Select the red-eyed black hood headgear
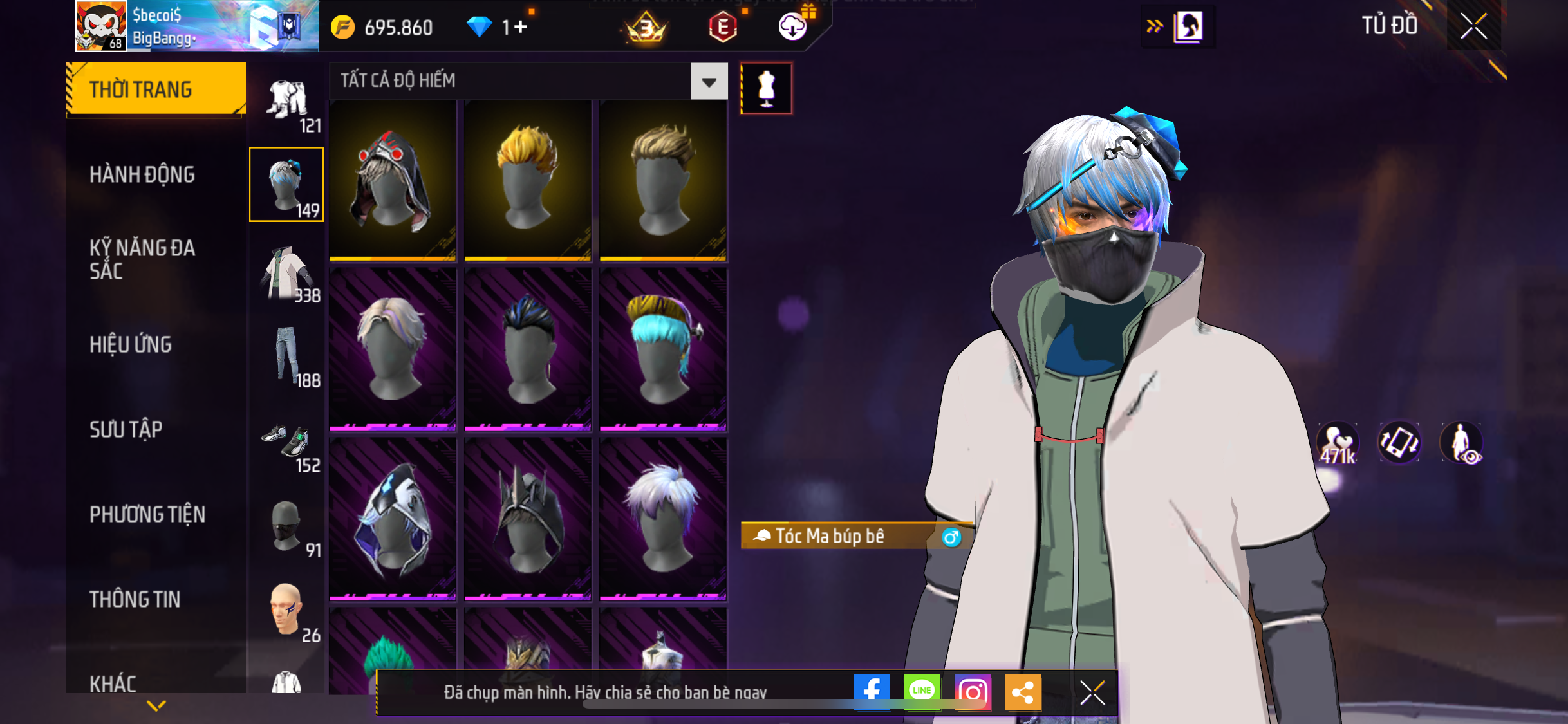 pyautogui.click(x=393, y=180)
